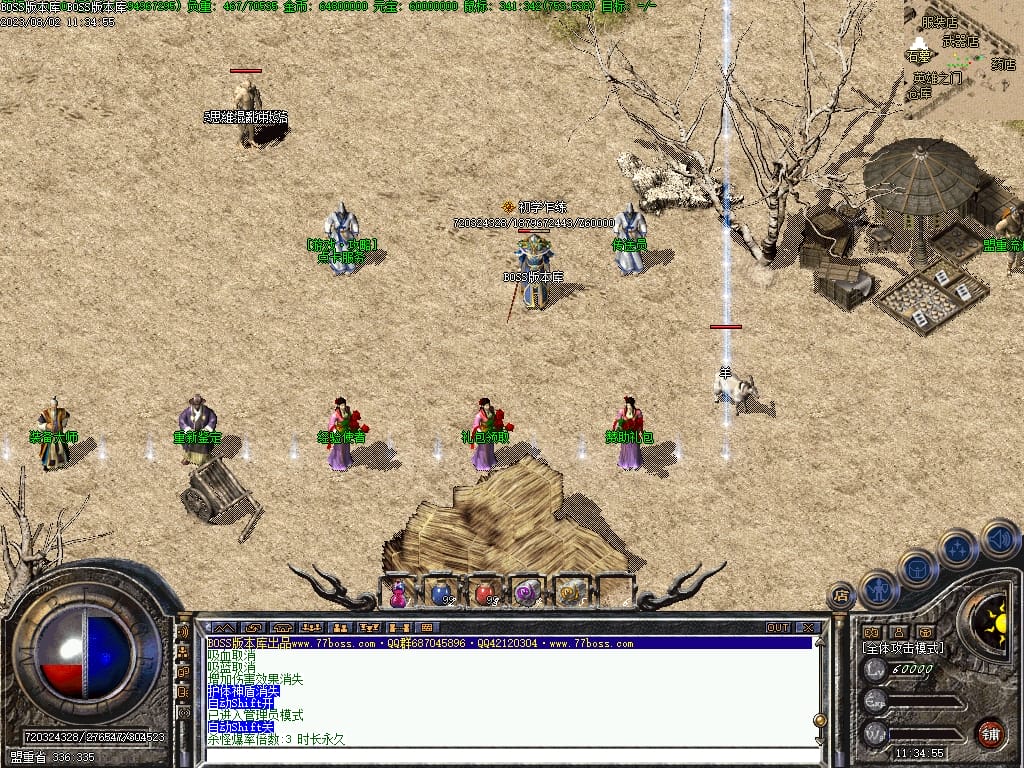The height and width of the screenshot is (768, 1024).
Task: Click the OUT button on chat bar
Action: (778, 627)
